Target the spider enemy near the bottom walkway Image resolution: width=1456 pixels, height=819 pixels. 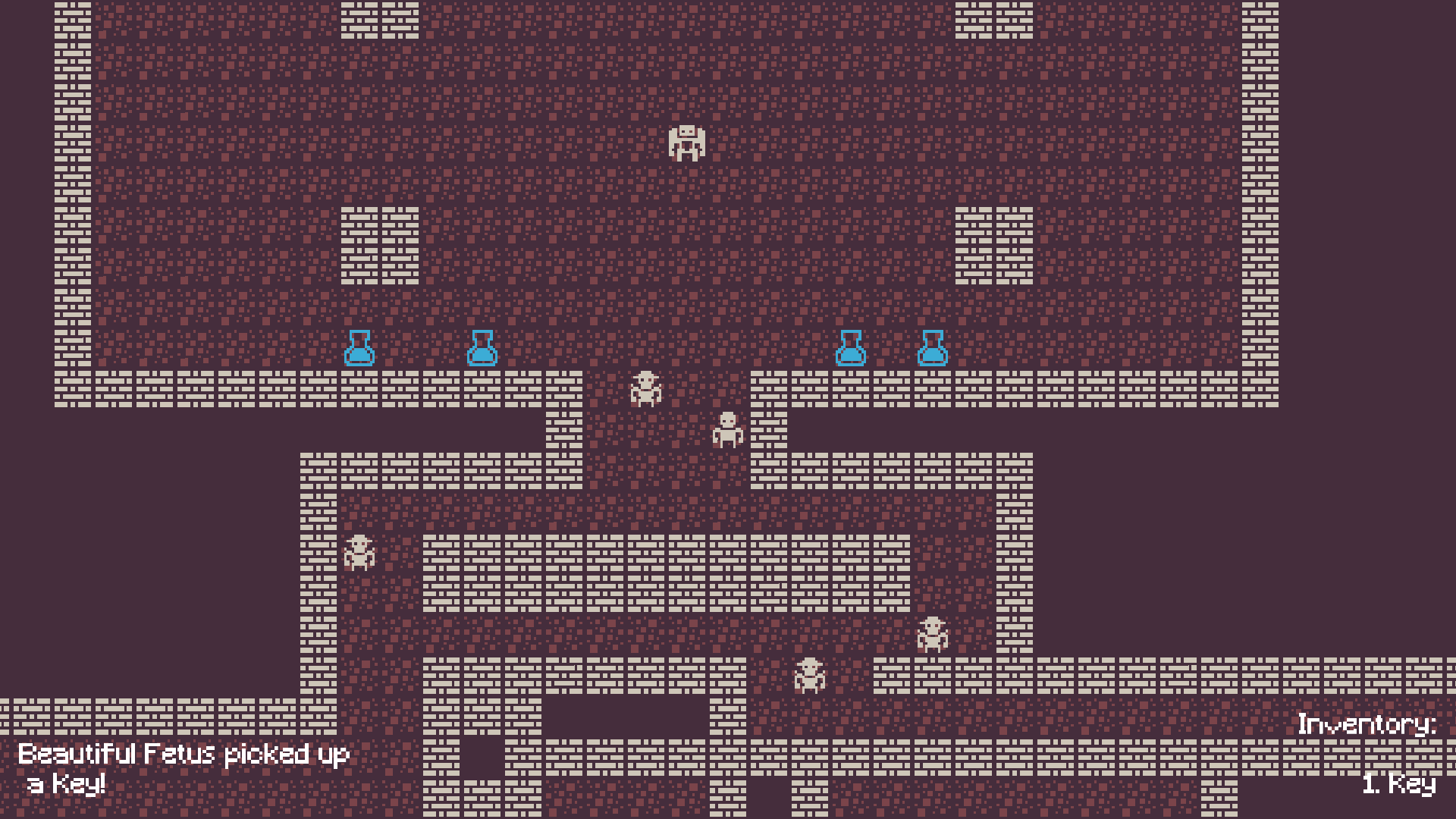click(x=811, y=675)
